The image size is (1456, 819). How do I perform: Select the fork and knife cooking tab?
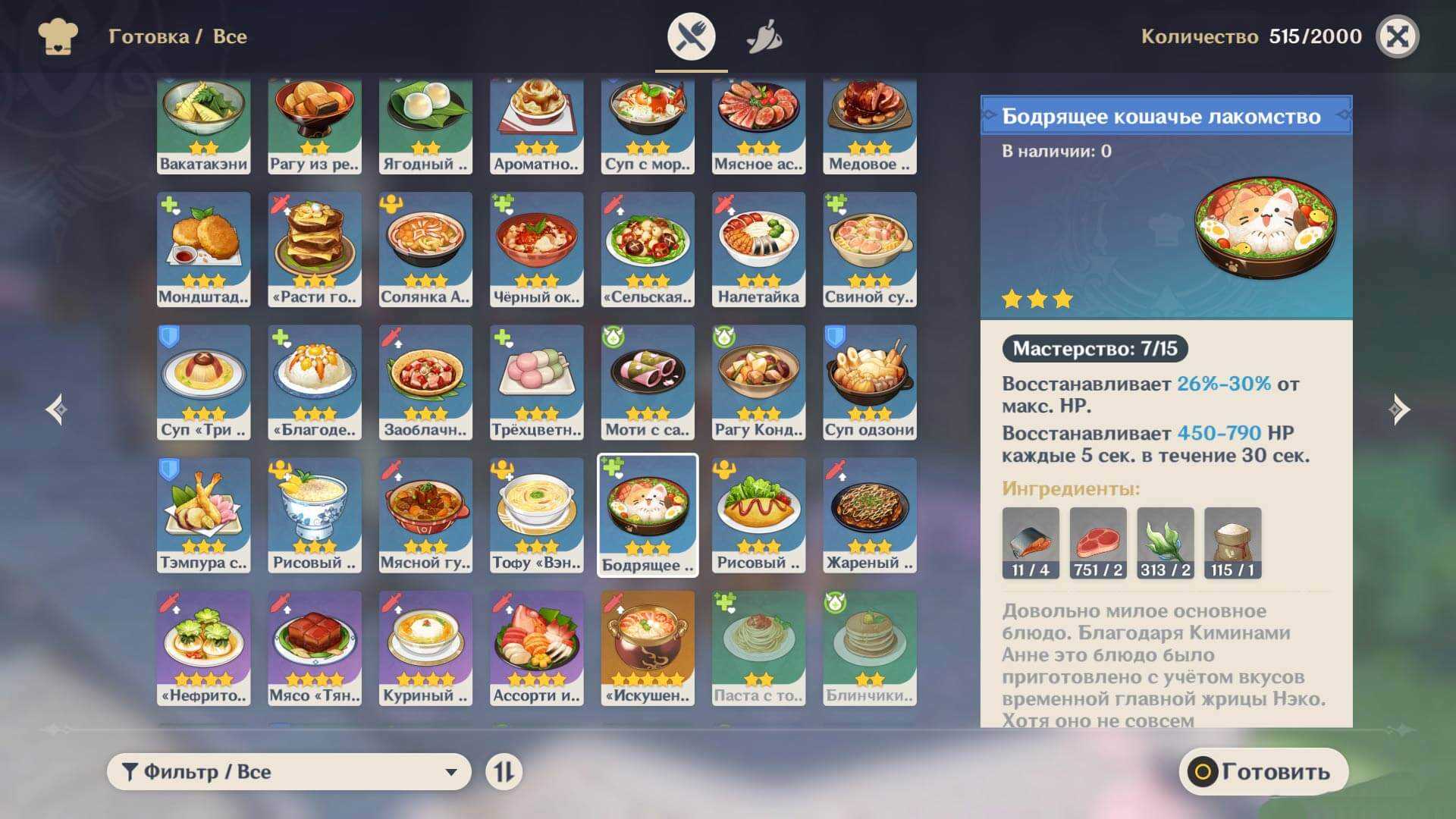[691, 36]
